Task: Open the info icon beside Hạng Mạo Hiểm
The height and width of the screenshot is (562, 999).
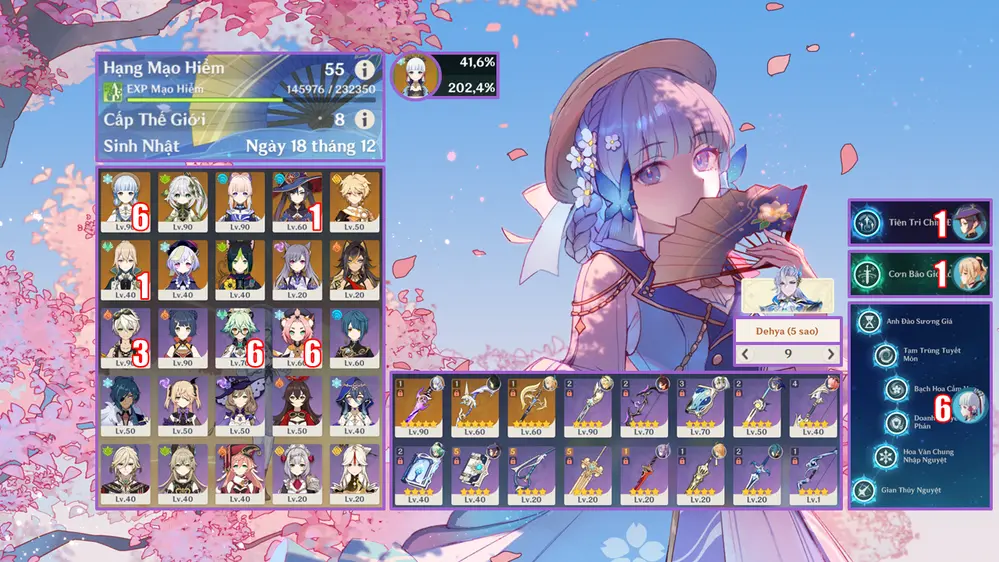Action: tap(365, 71)
